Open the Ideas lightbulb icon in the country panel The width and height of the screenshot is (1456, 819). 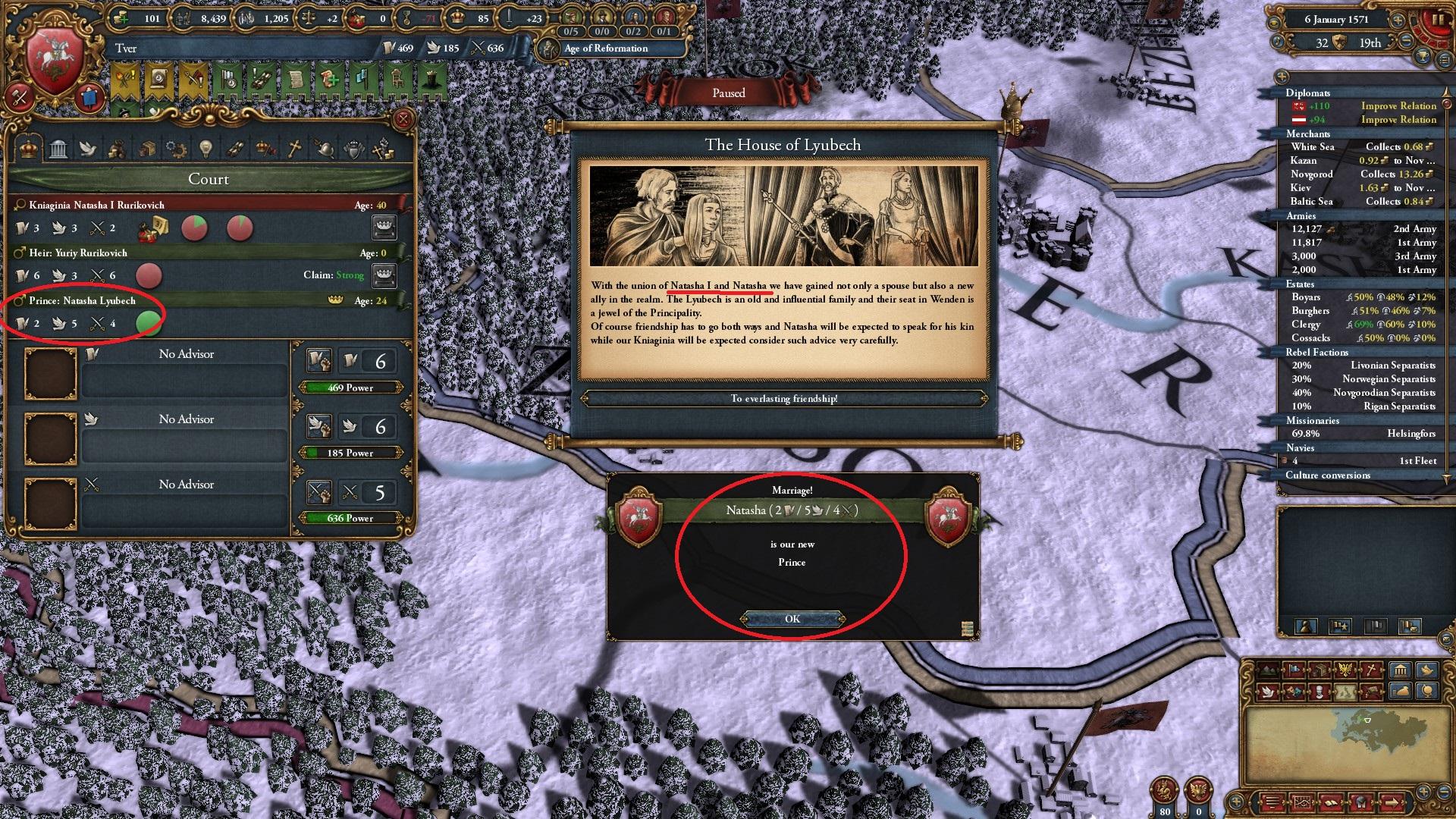pyautogui.click(x=206, y=149)
